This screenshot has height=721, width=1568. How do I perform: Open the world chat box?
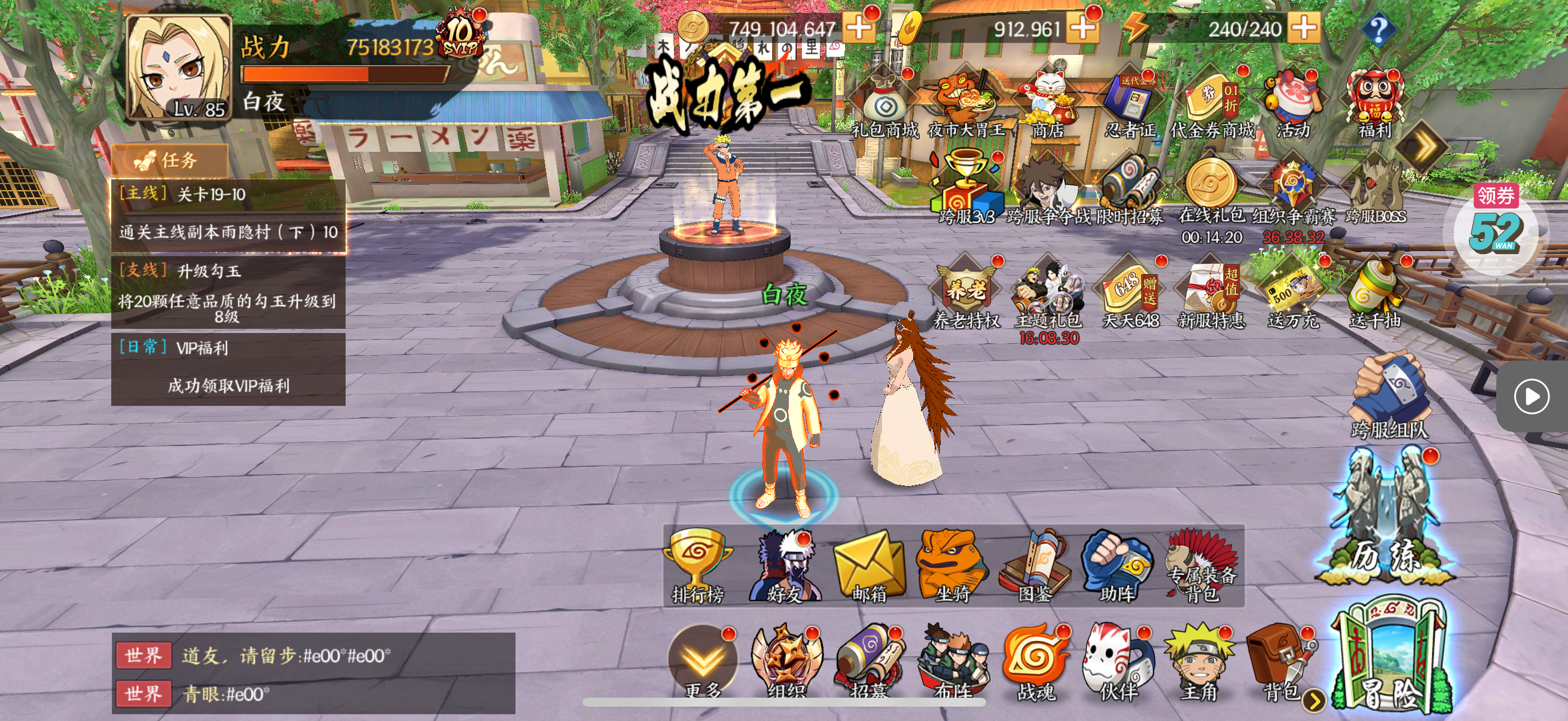[313, 674]
